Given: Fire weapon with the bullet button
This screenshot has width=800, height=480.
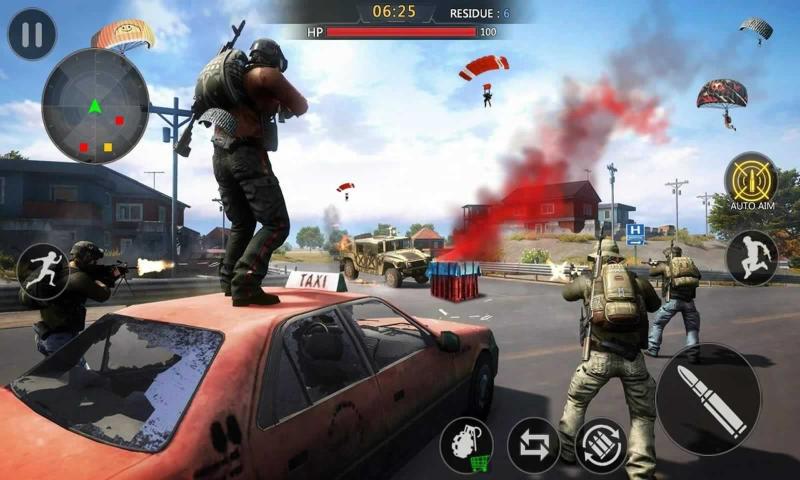Looking at the screenshot, I should (x=709, y=399).
